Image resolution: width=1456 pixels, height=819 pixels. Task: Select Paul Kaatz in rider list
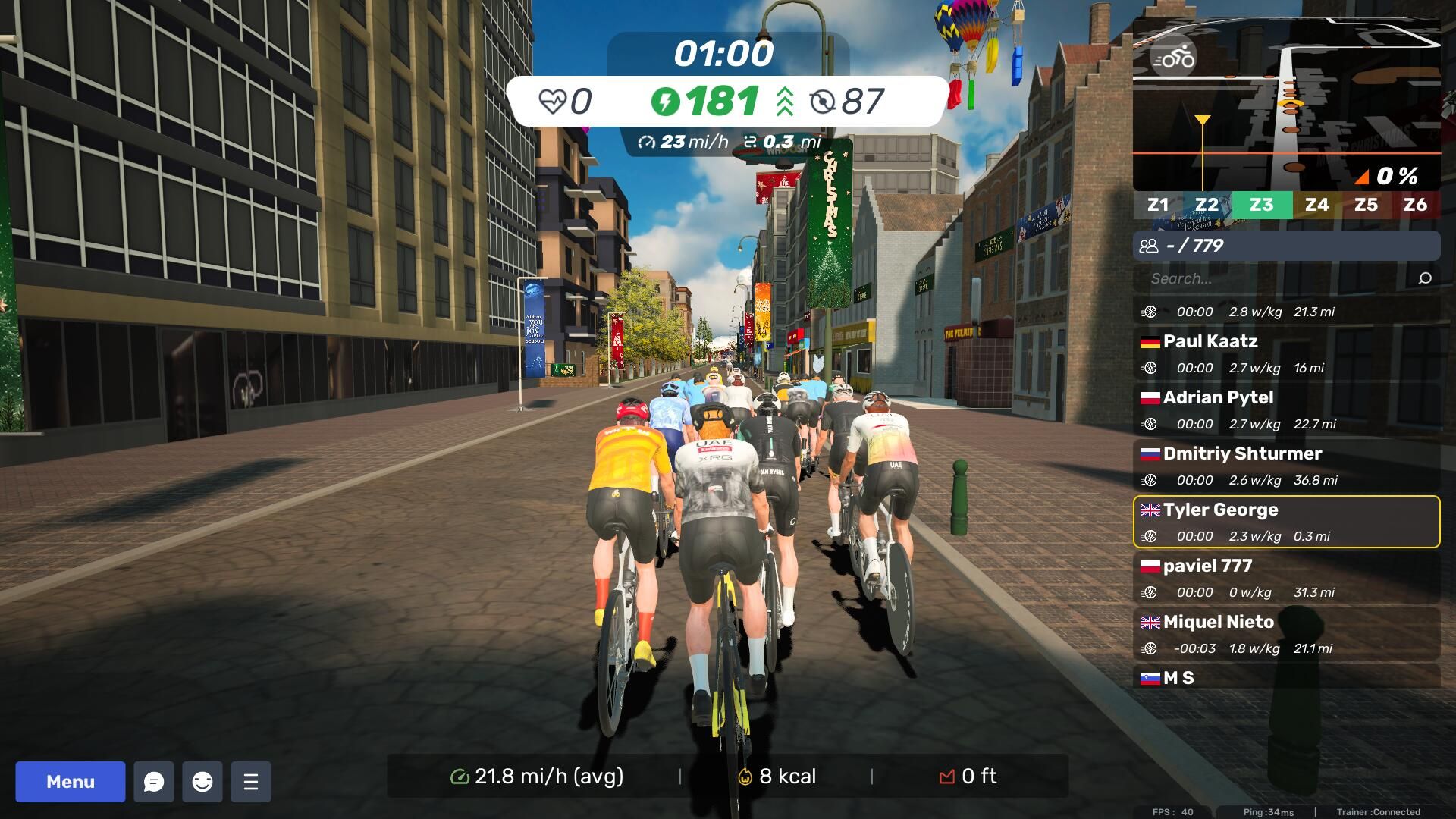click(x=1286, y=353)
